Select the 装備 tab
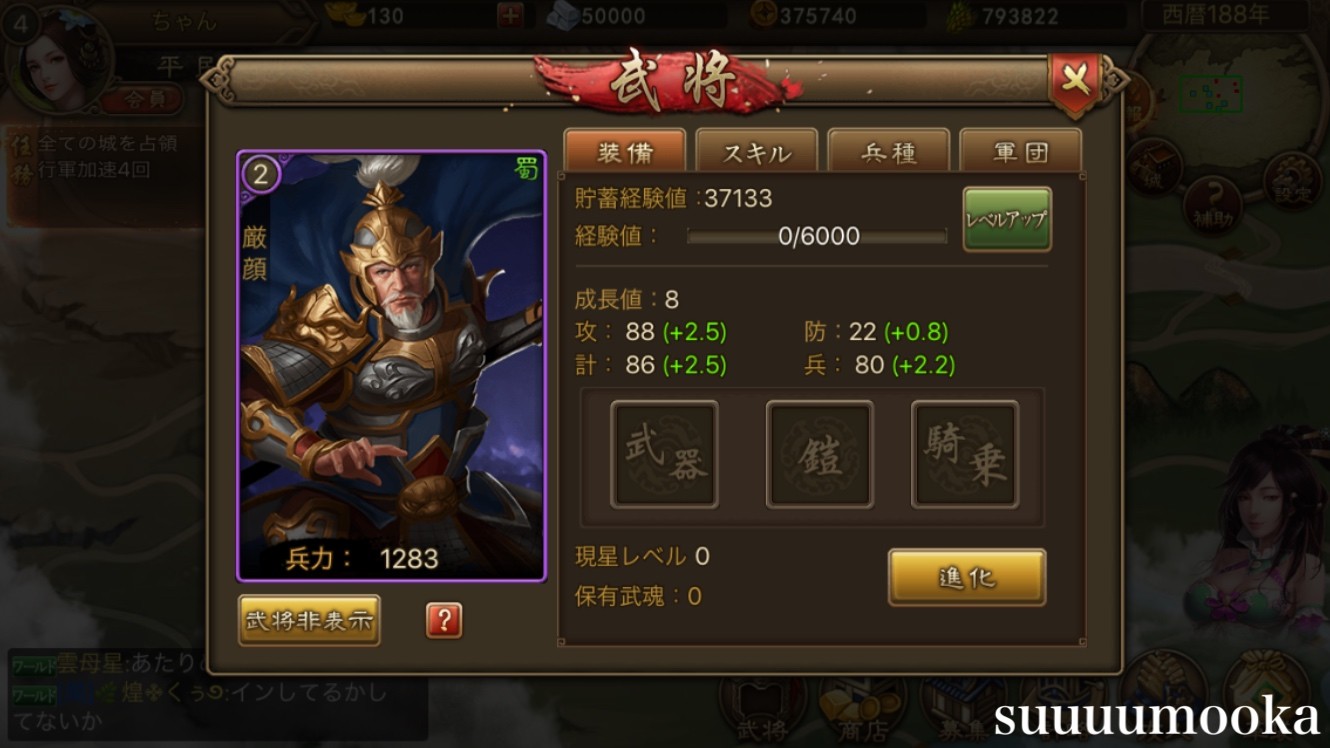Viewport: 1330px width, 748px height. pyautogui.click(x=626, y=150)
